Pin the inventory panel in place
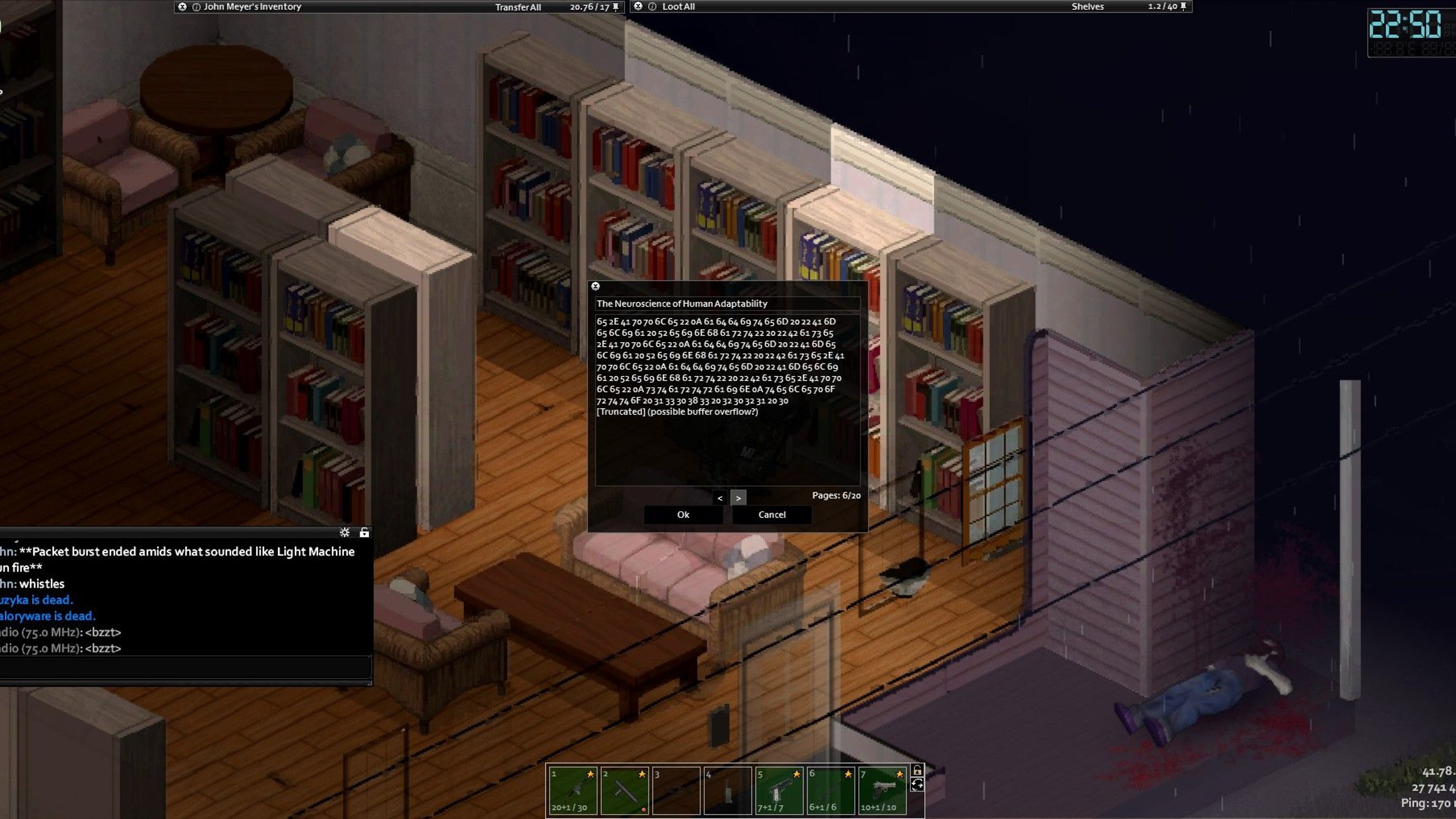The width and height of the screenshot is (1456, 819). pyautogui.click(x=616, y=7)
